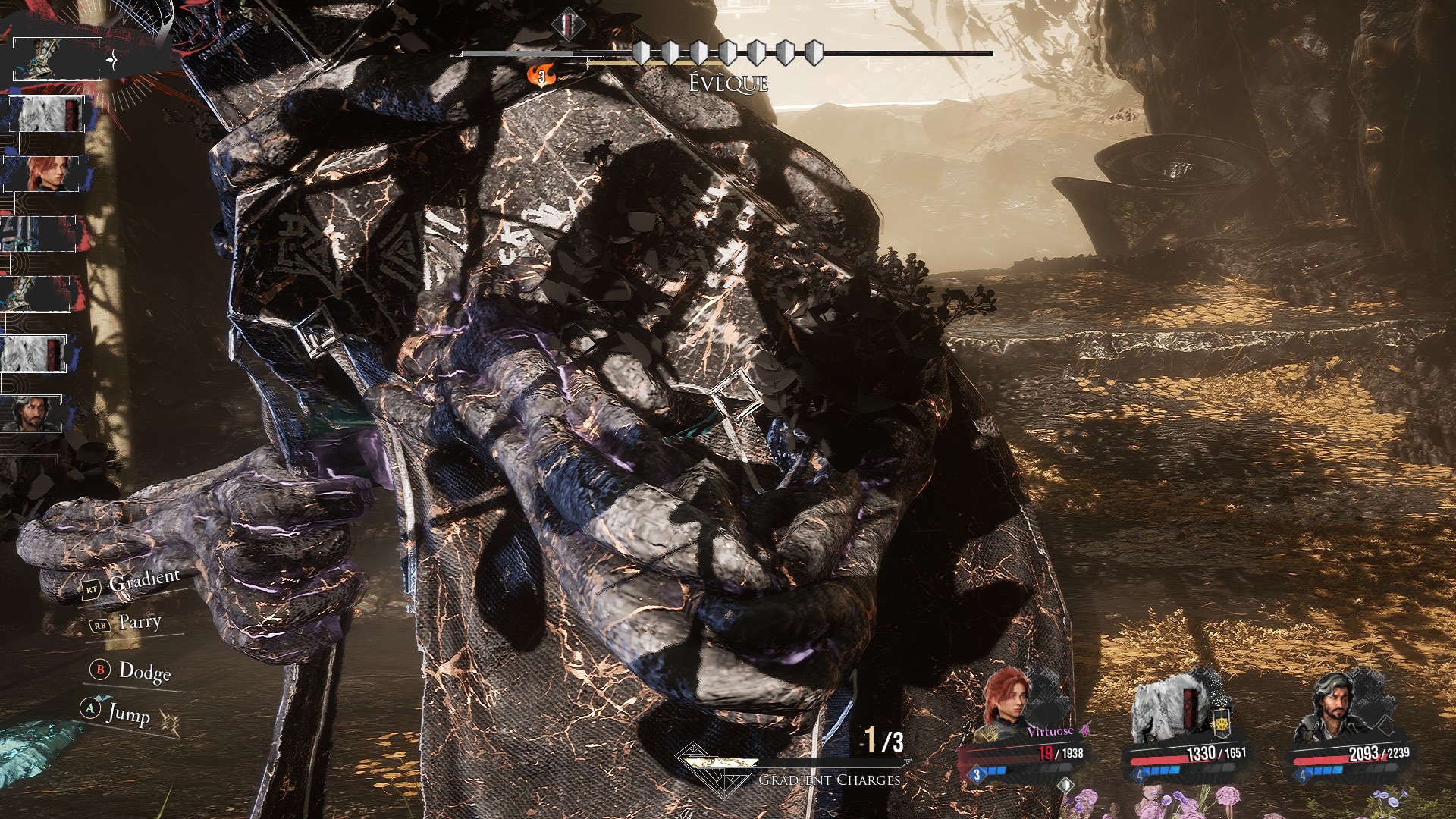Click Maelle's portrait in the turn order
The image size is (1456, 819).
[43, 174]
